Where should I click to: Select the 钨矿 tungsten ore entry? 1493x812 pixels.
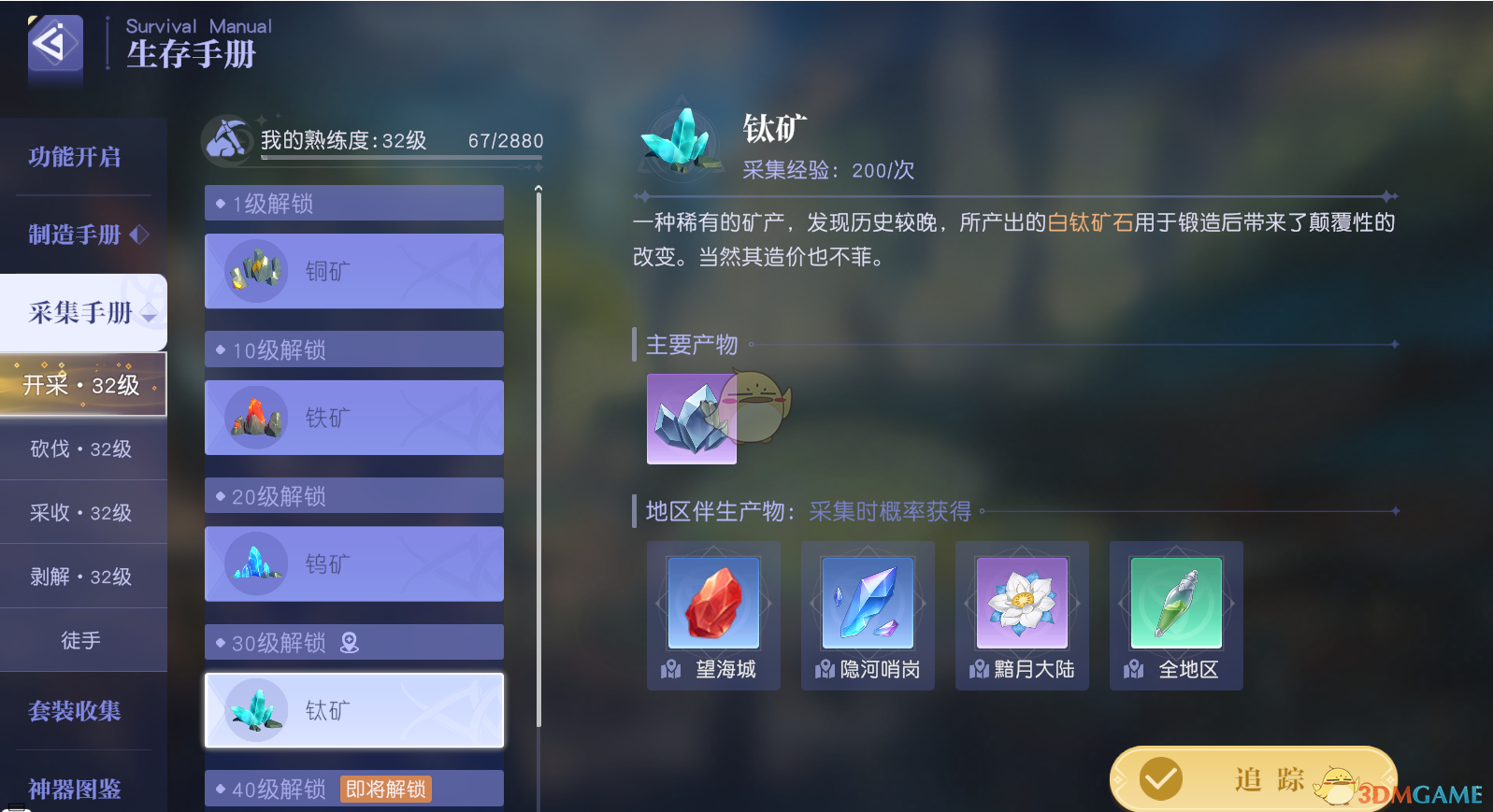pos(353,563)
